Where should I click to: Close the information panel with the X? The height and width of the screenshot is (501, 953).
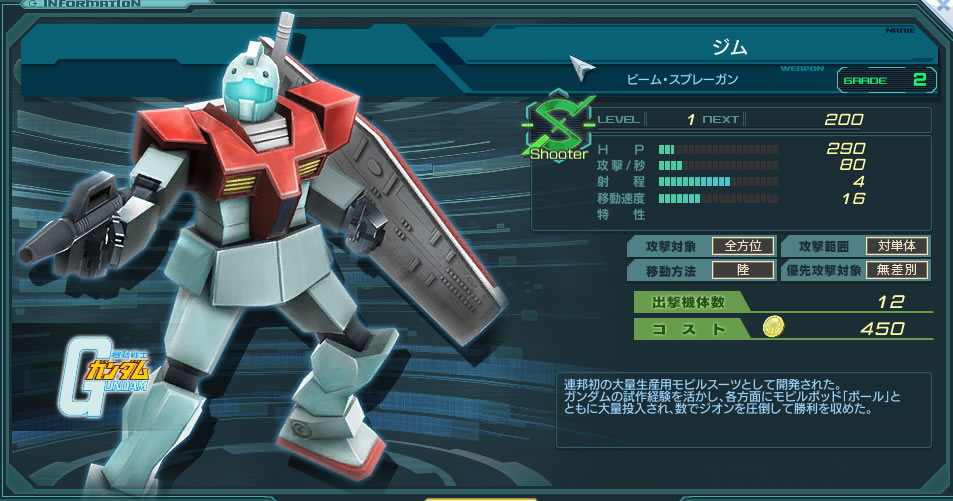pos(944,5)
